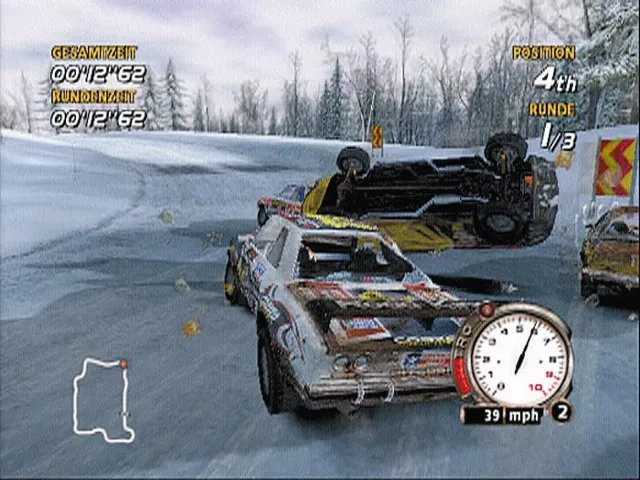Click the track outline minimap
Screen dimensions: 640x480
103,399
